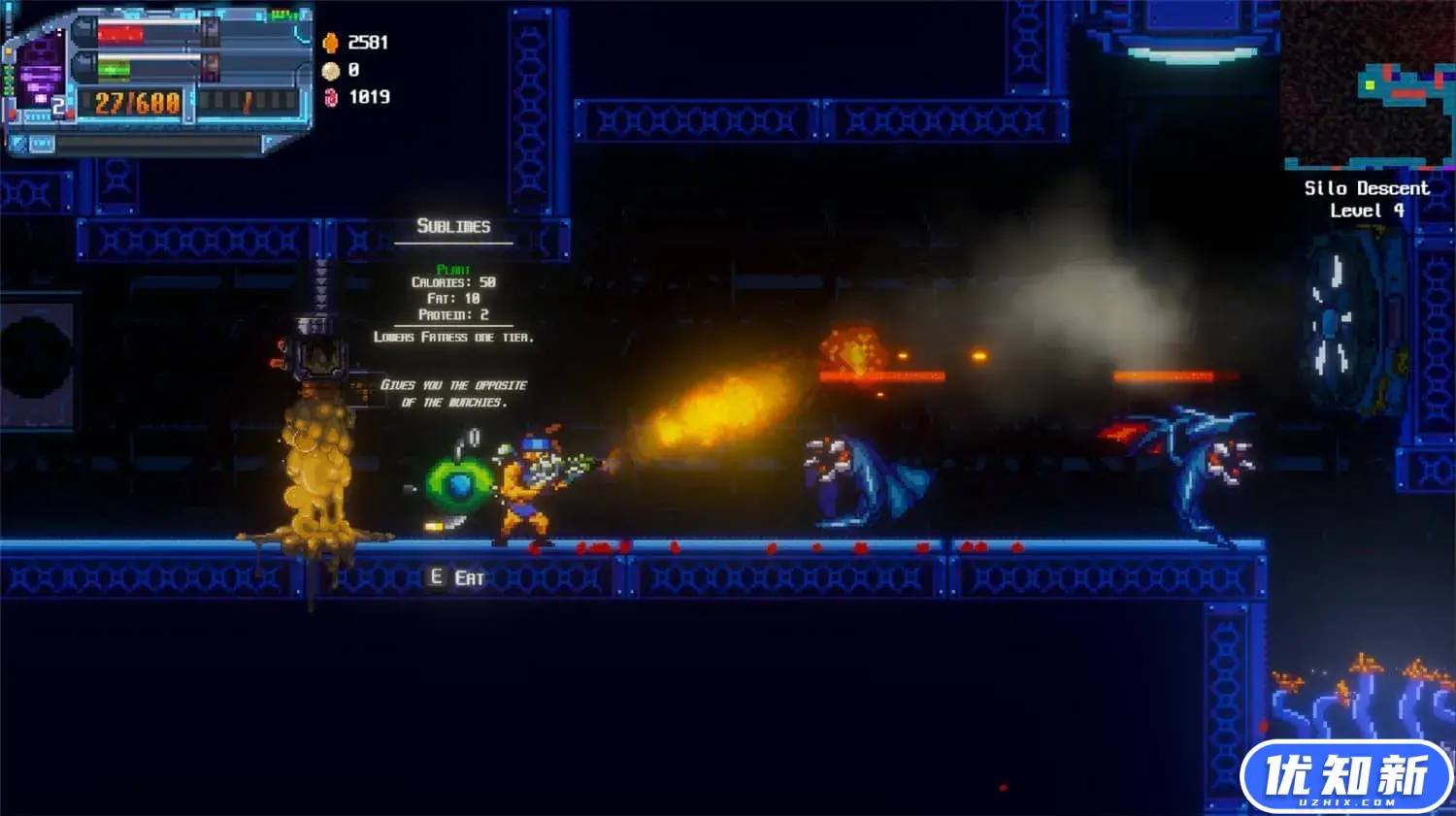
Task: Click the Silo Descent minimap
Action: [1369, 85]
